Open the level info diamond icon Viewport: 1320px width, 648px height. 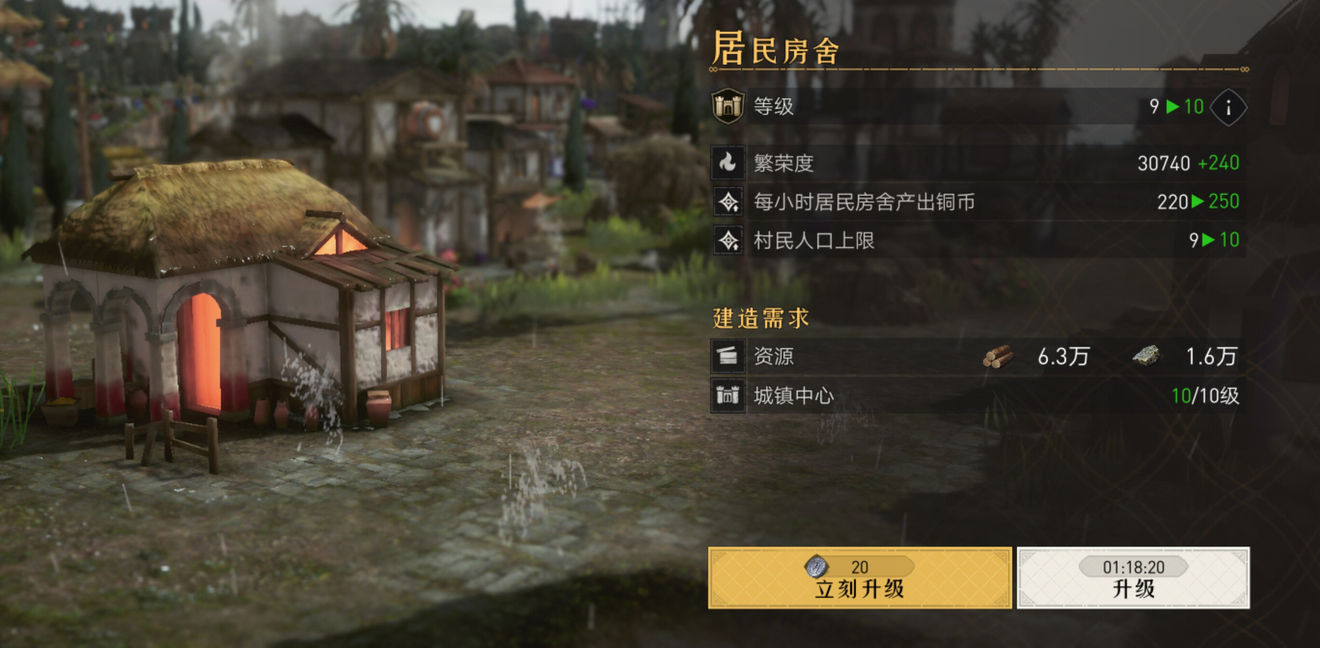1228,107
